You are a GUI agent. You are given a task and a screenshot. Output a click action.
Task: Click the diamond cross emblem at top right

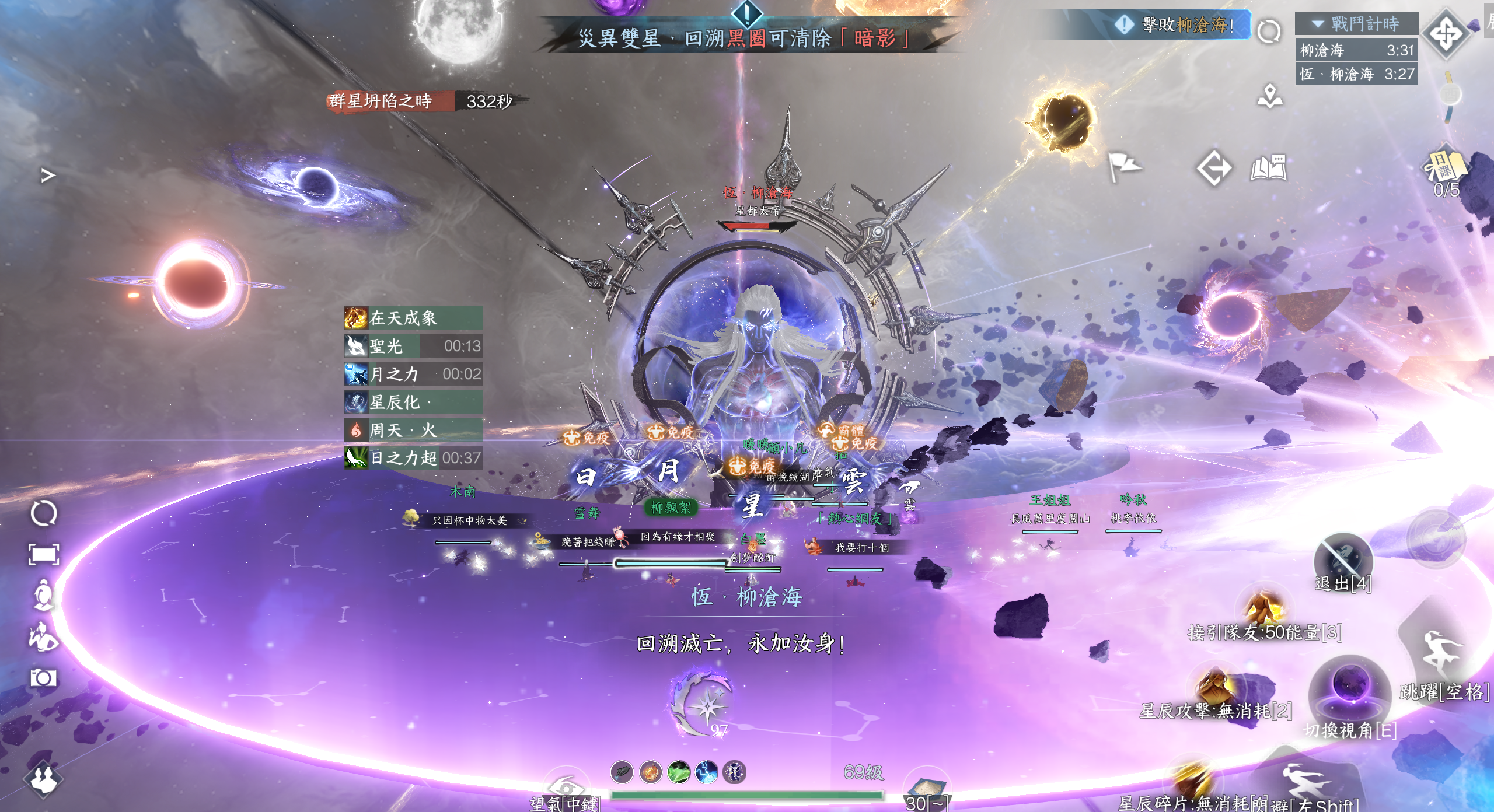[1446, 33]
